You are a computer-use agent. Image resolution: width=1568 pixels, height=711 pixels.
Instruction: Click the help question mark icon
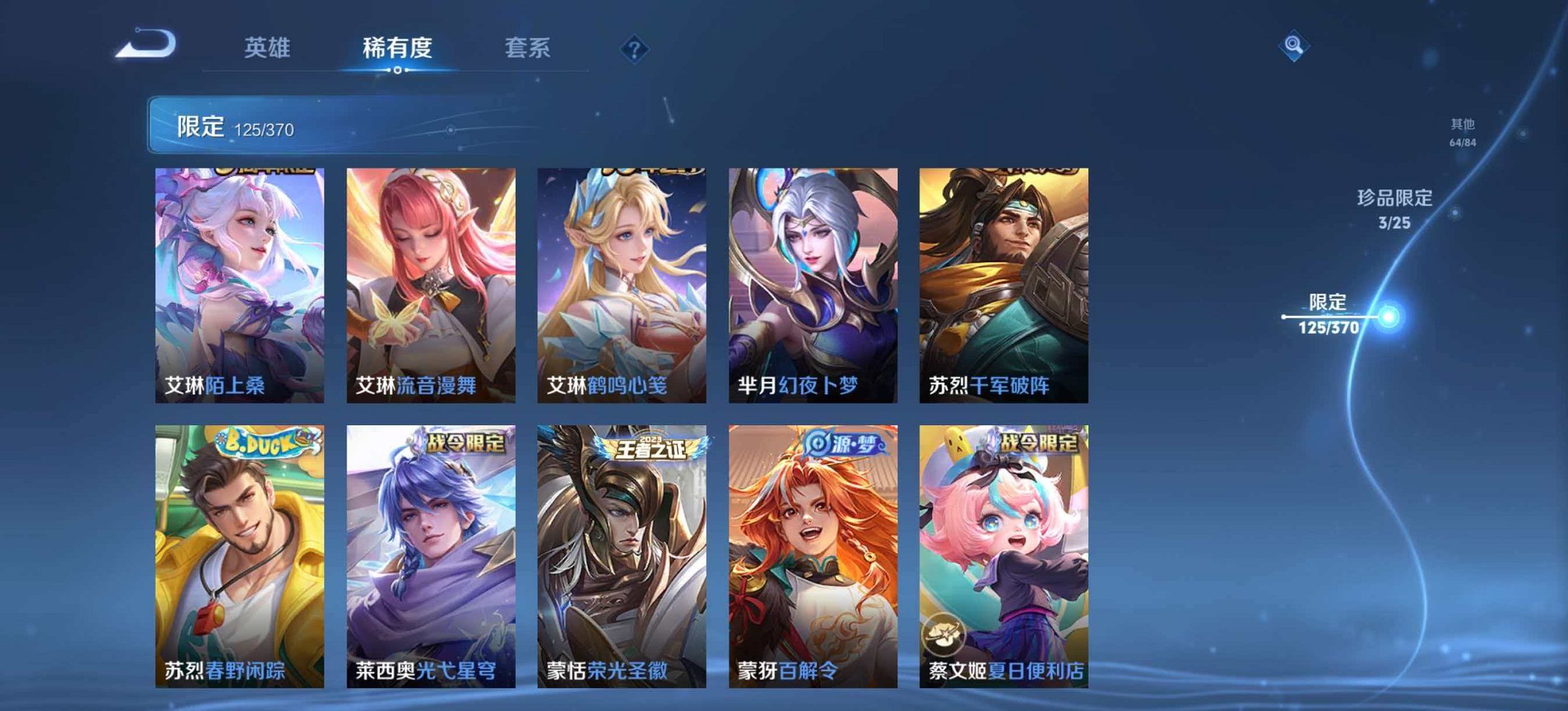pos(635,48)
